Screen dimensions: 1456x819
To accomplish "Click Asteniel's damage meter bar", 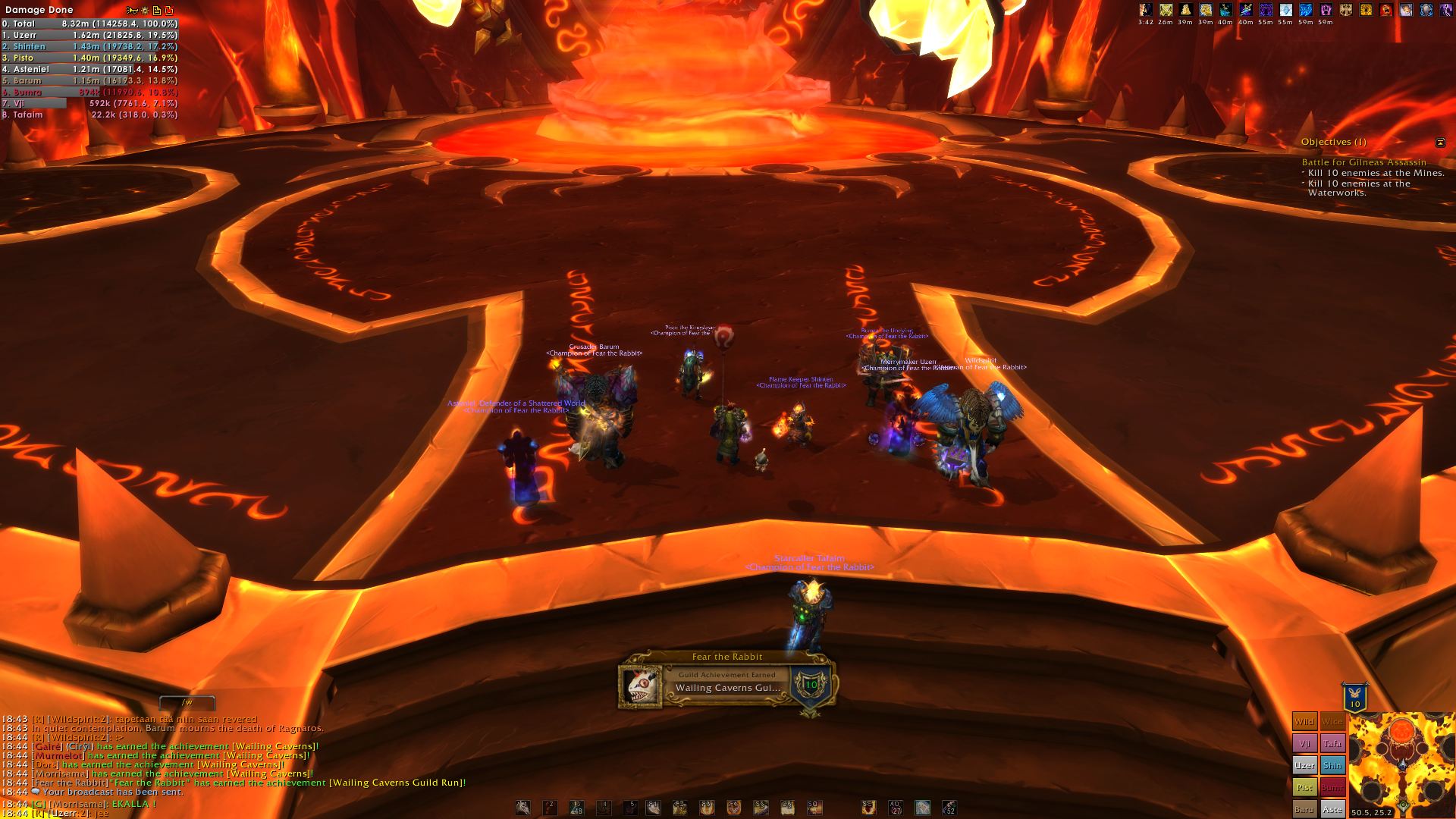I will 89,69.
